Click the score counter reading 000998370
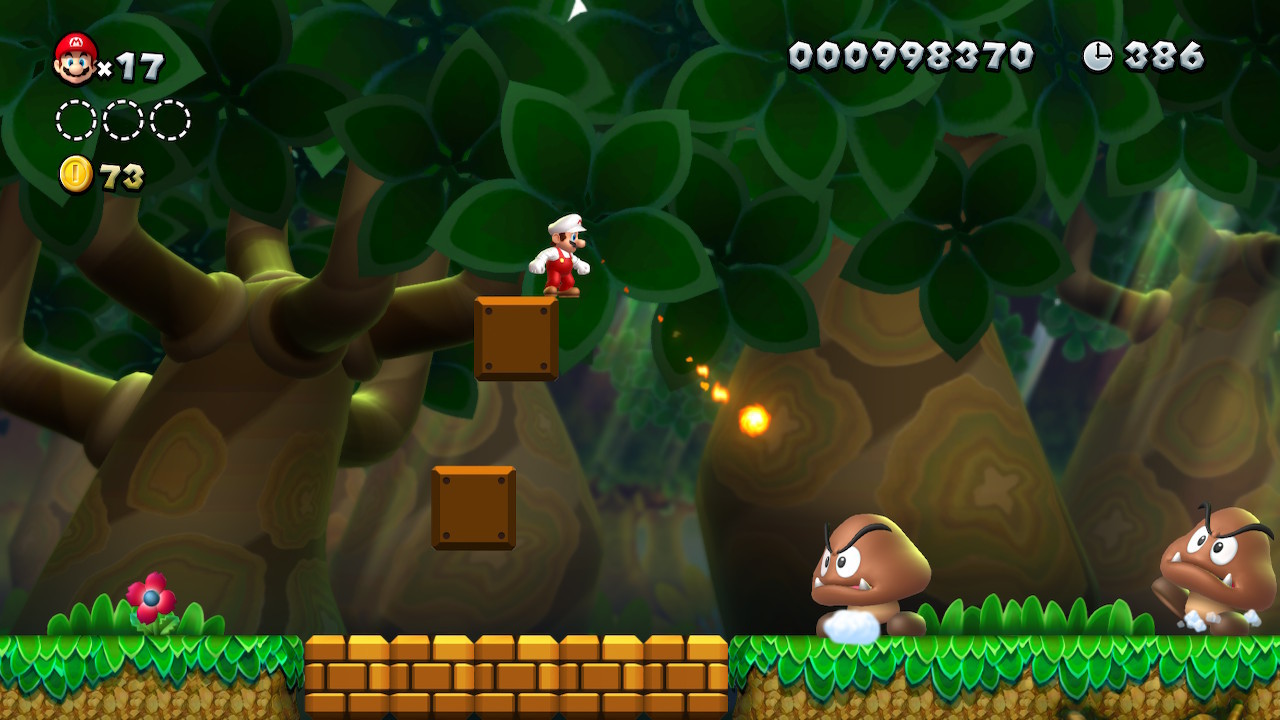 (x=912, y=55)
